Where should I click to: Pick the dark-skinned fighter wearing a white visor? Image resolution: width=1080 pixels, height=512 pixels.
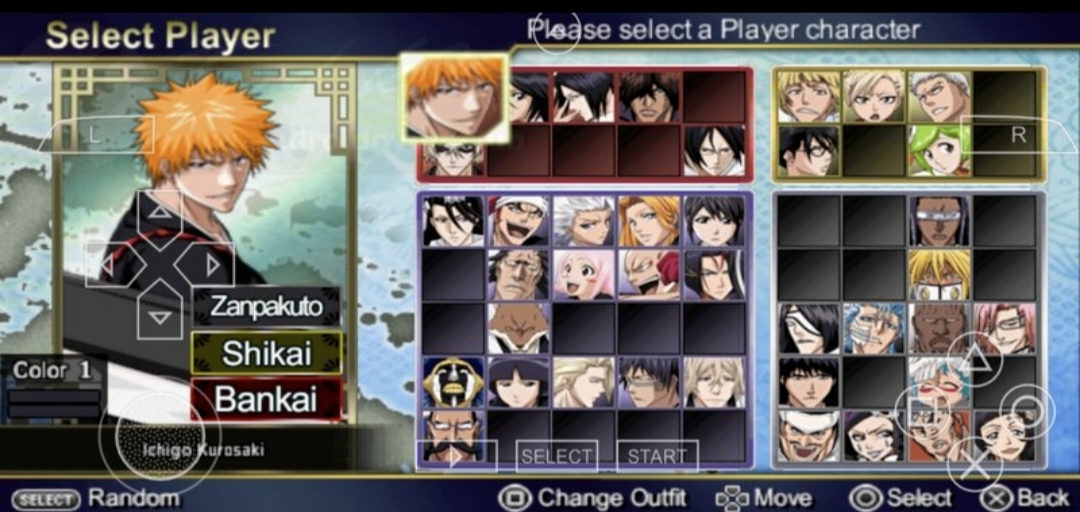pyautogui.click(x=939, y=220)
